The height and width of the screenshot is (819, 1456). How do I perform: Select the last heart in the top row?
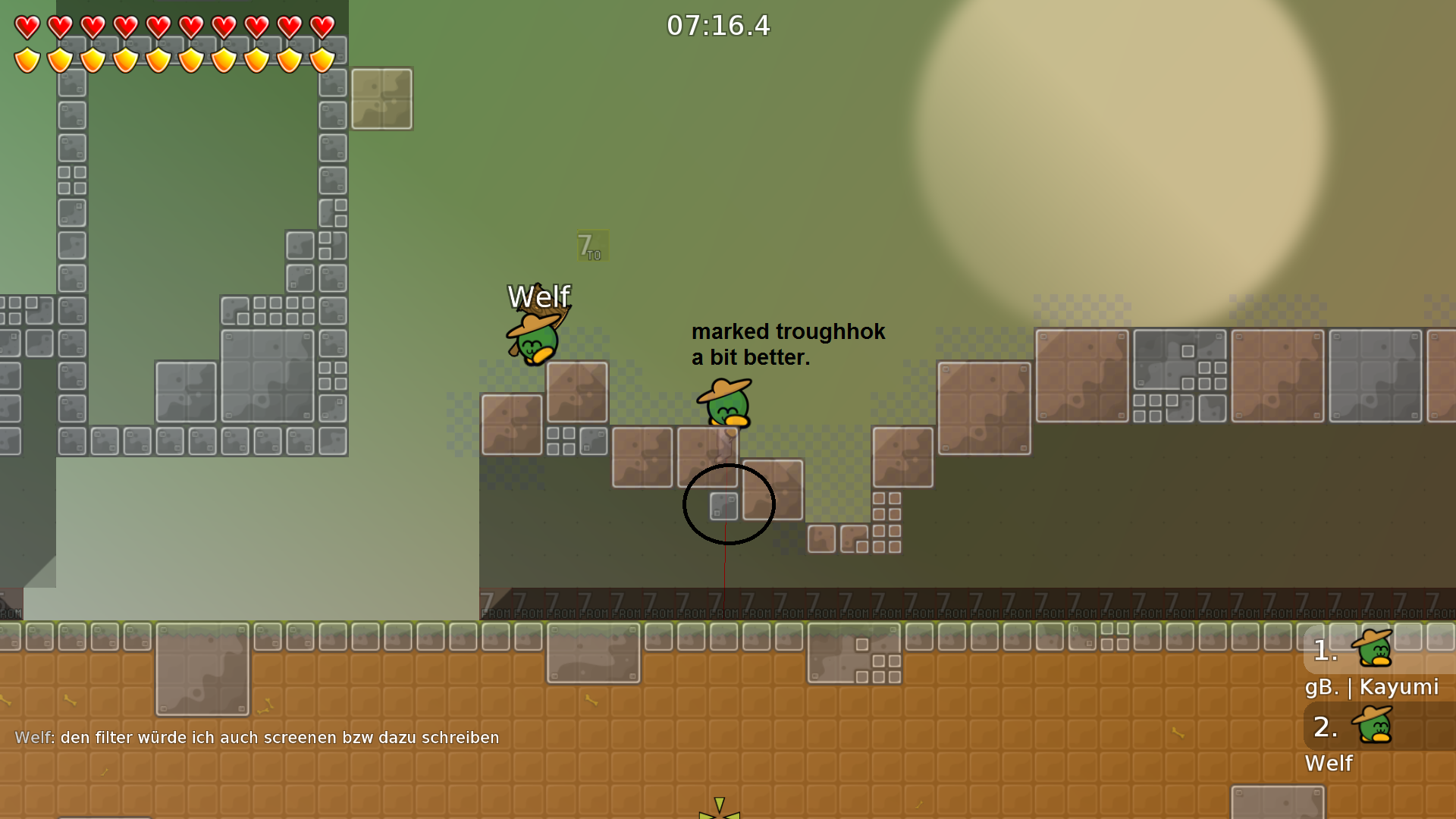pyautogui.click(x=322, y=25)
